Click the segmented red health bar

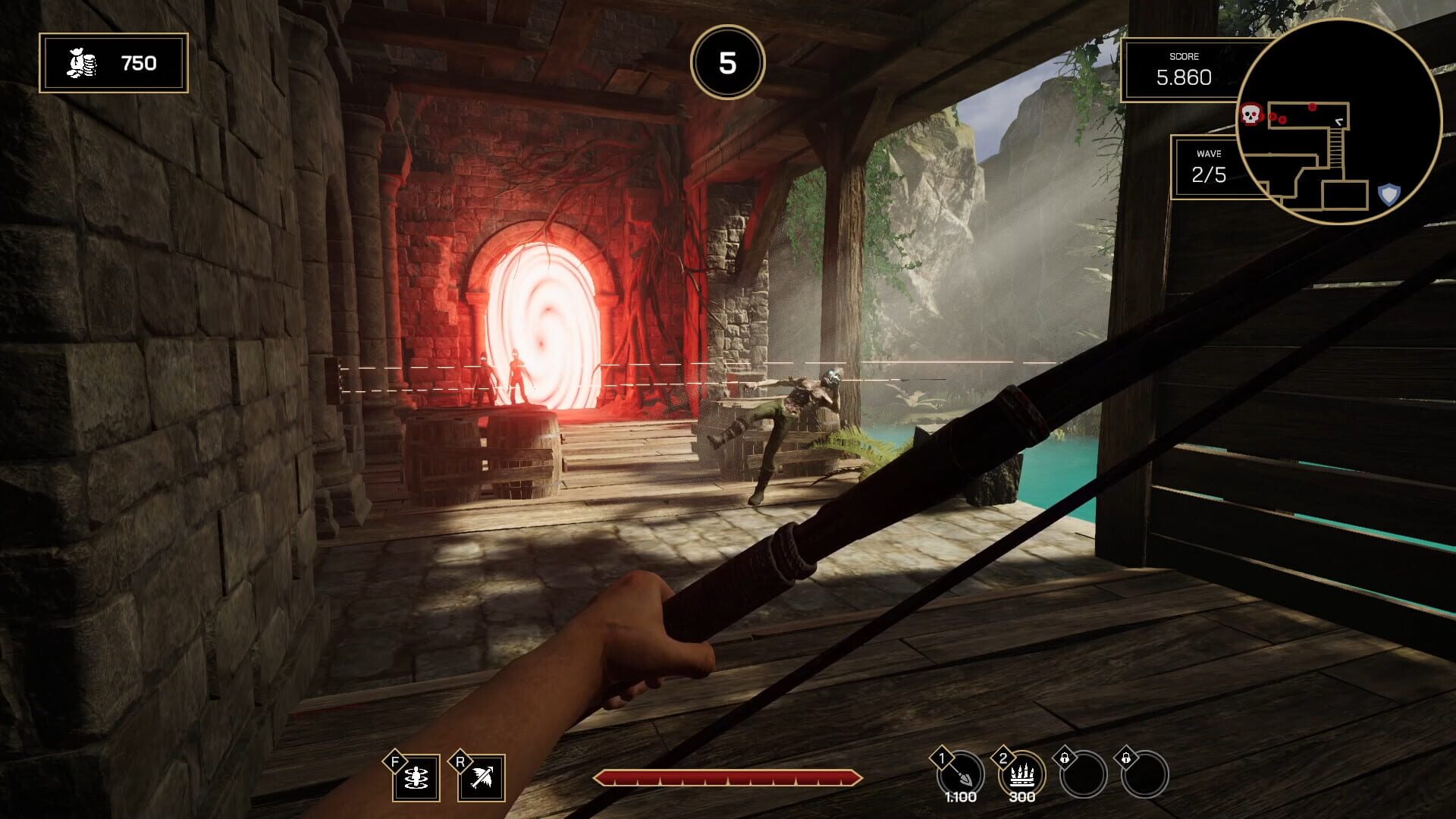(x=730, y=777)
